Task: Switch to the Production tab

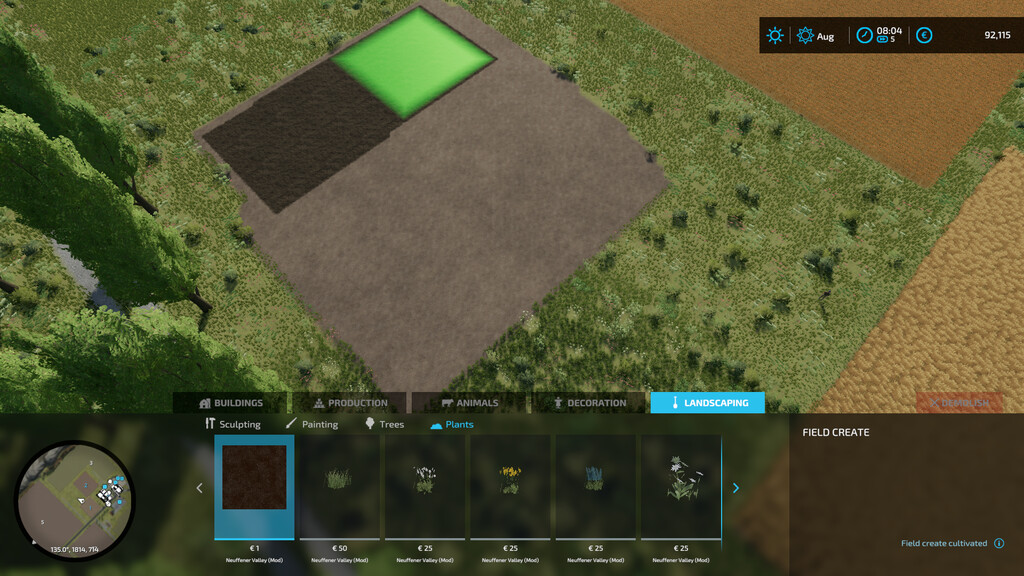Action: point(350,403)
